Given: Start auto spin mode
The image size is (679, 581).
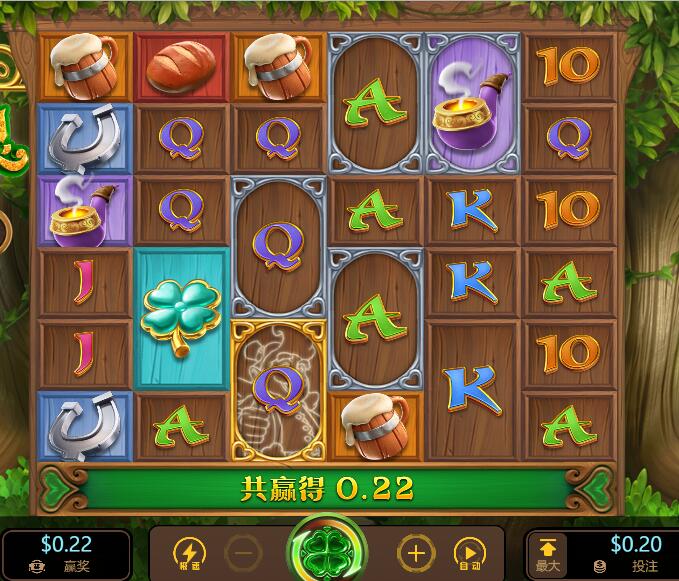Looking at the screenshot, I should (x=468, y=553).
